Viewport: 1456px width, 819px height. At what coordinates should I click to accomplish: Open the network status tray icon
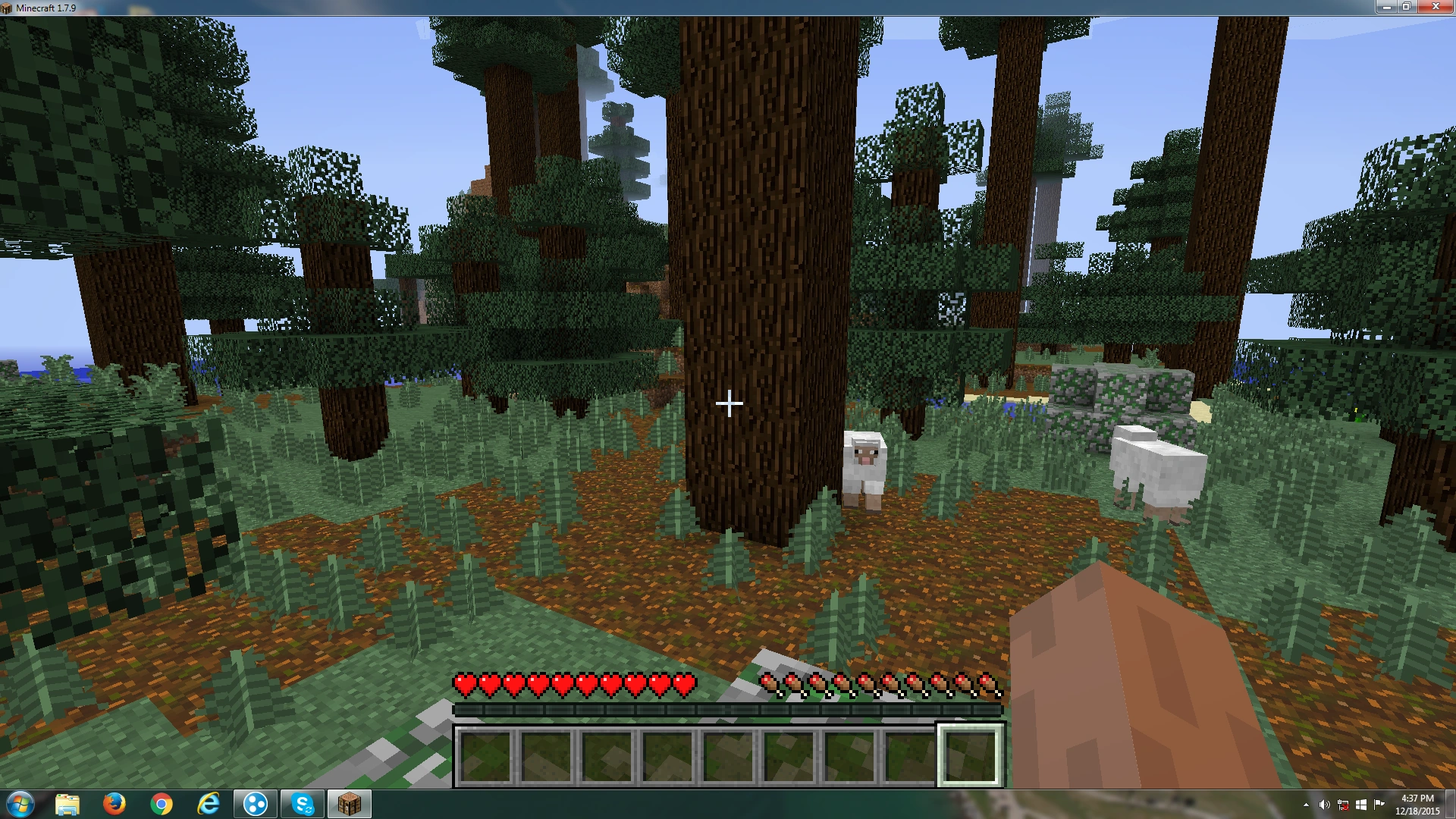coord(1345,803)
